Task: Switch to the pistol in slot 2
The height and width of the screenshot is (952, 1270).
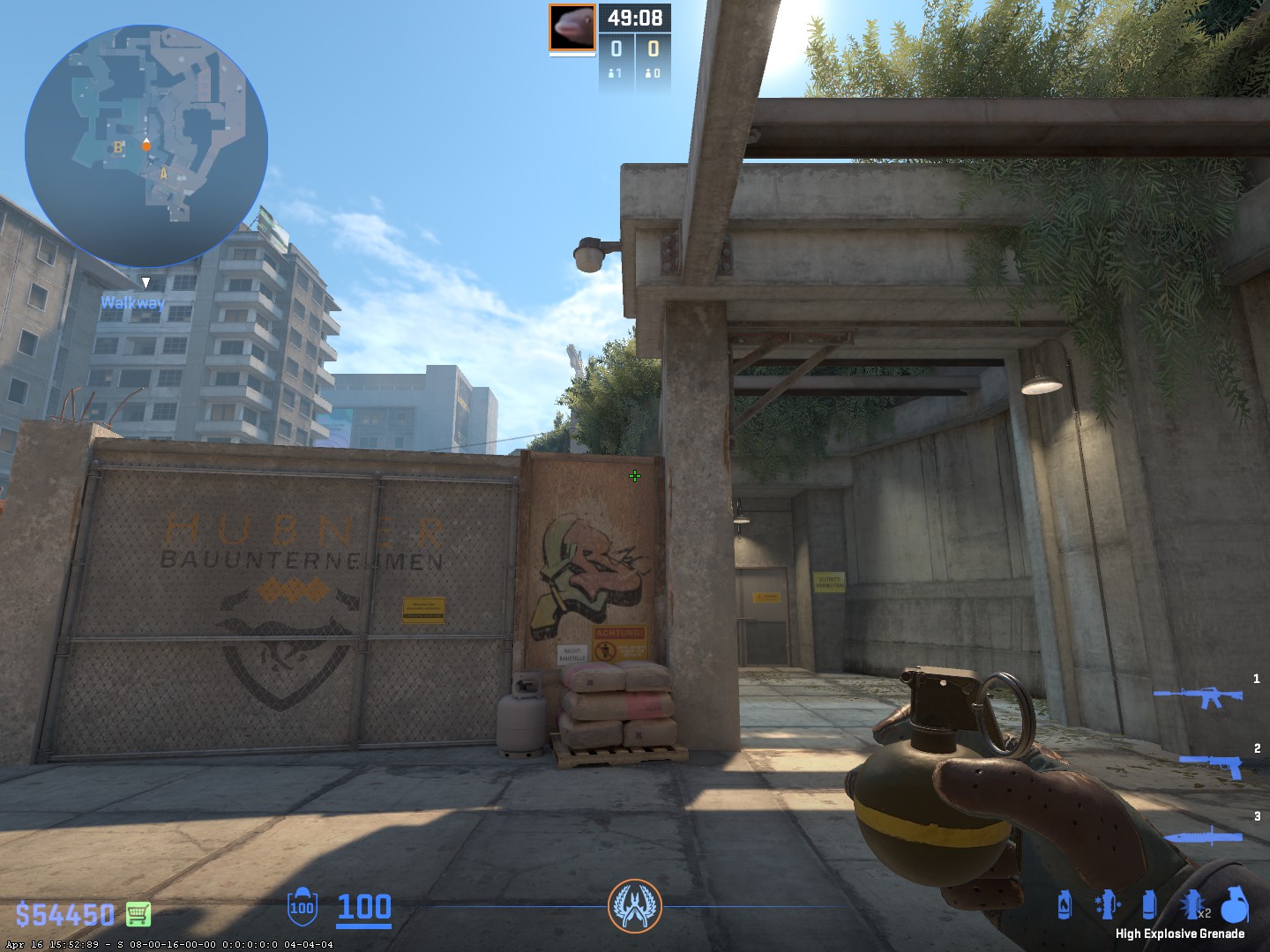Action: 1212,765
